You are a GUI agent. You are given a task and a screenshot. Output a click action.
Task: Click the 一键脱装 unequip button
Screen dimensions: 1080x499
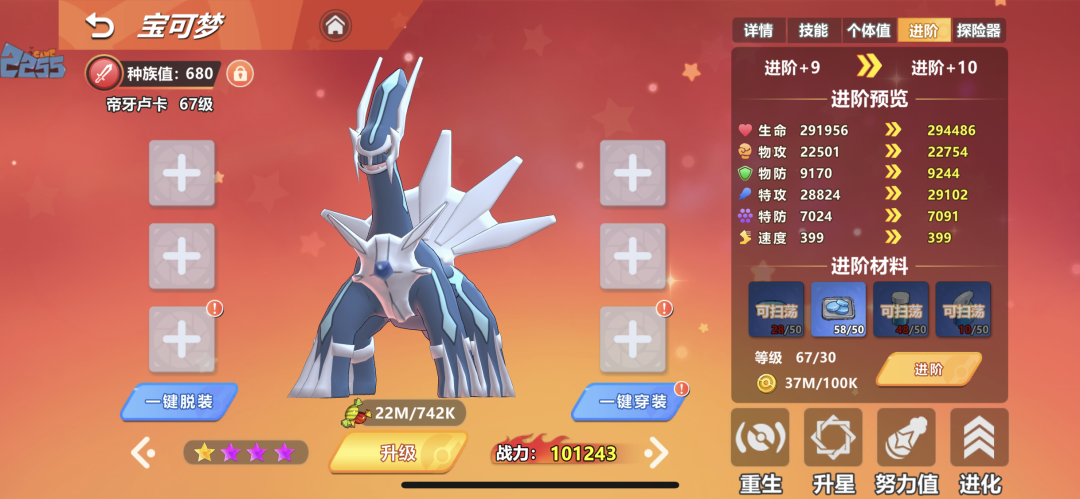[179, 402]
